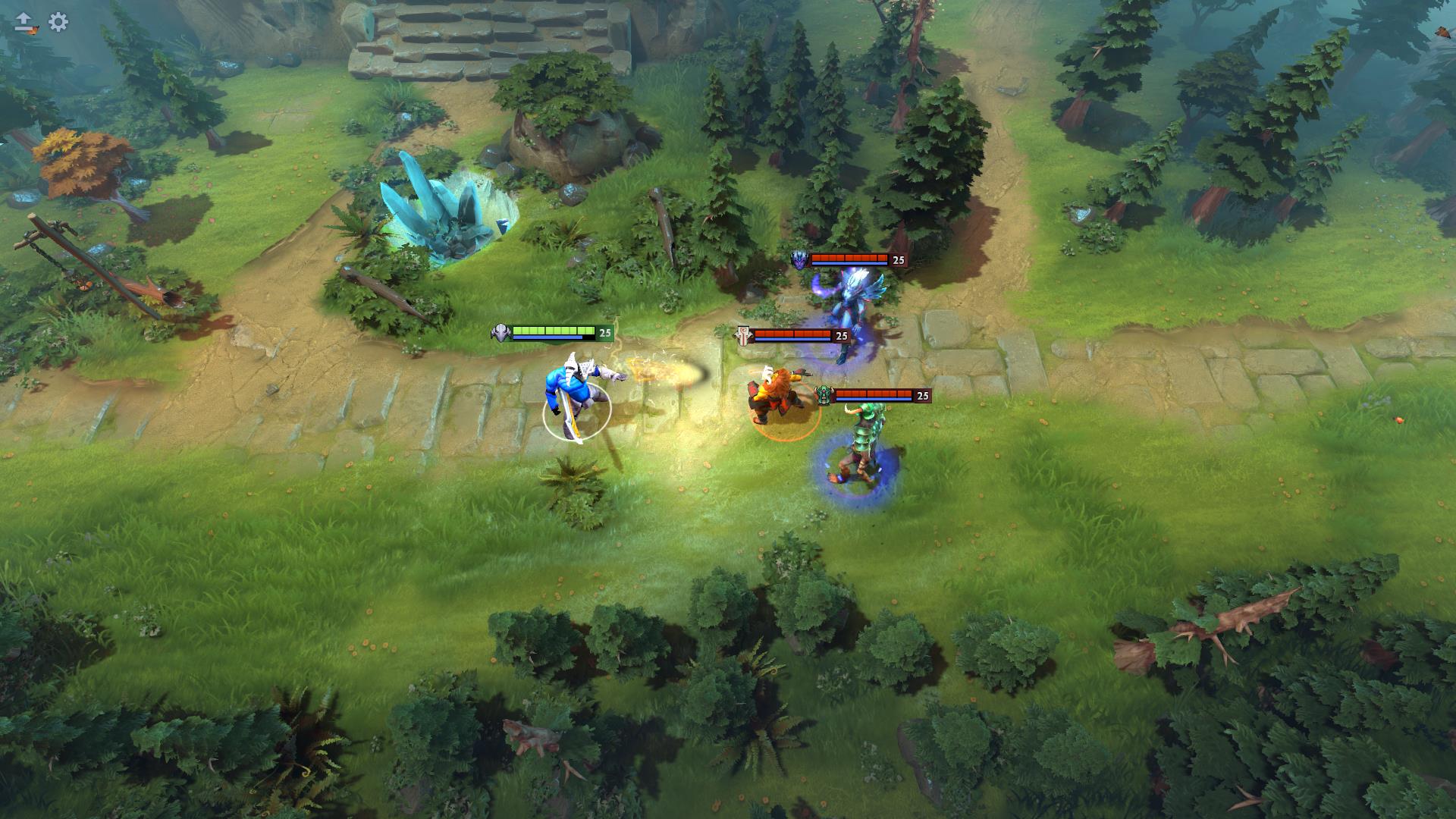Click the 25 badge on the green hero's bar
The height and width of the screenshot is (819, 1456).
pyautogui.click(x=922, y=394)
